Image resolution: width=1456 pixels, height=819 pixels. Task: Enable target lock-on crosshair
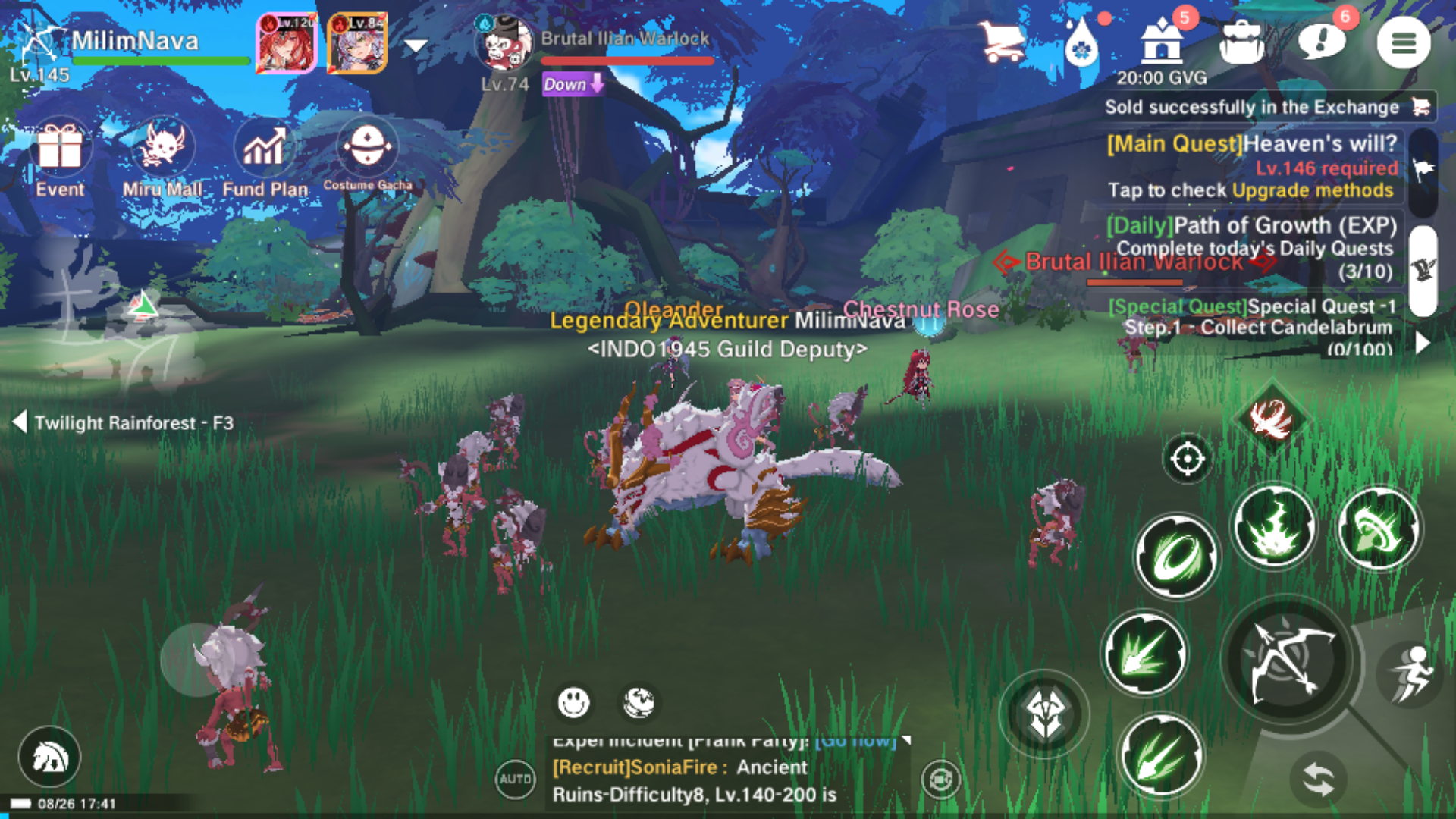tap(1188, 458)
